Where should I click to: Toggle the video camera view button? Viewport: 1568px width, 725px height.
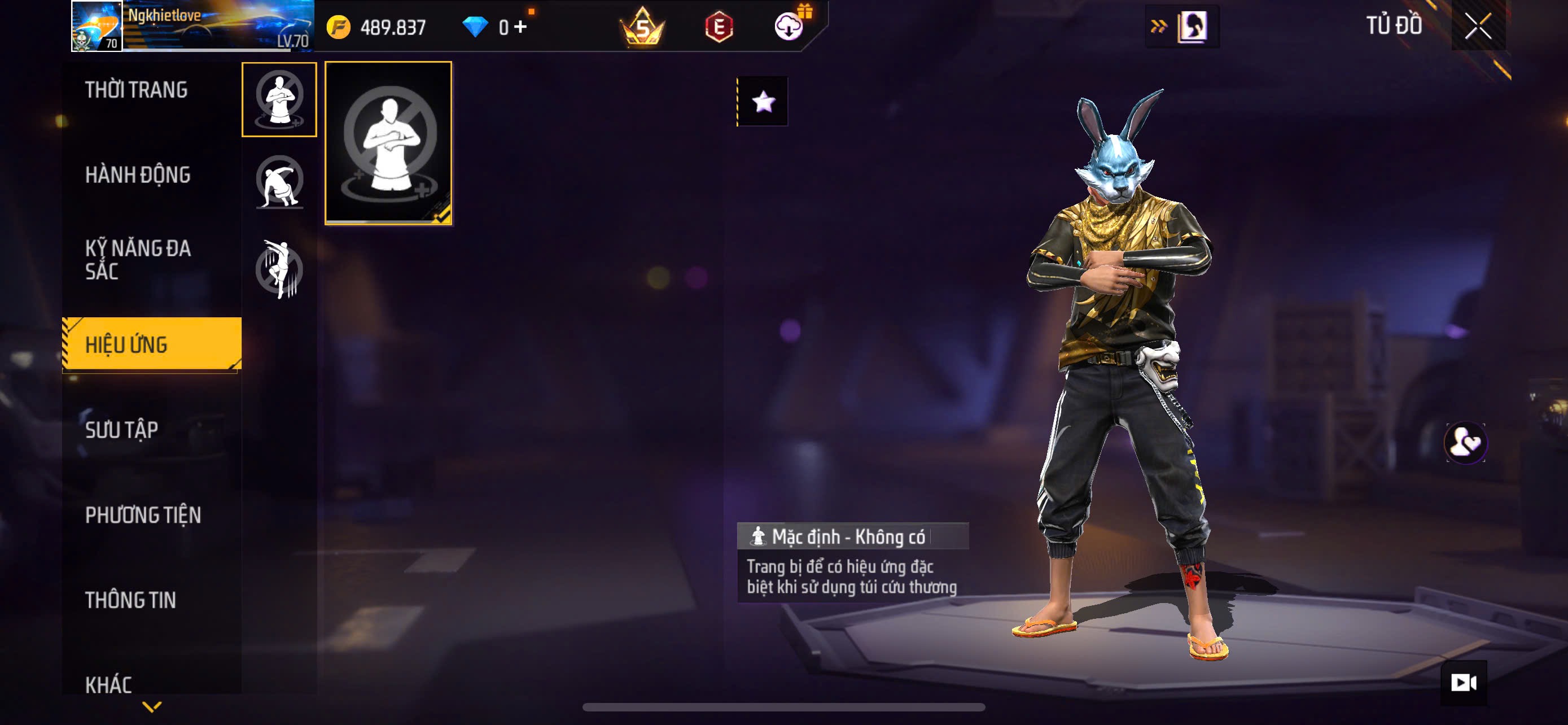click(1464, 683)
